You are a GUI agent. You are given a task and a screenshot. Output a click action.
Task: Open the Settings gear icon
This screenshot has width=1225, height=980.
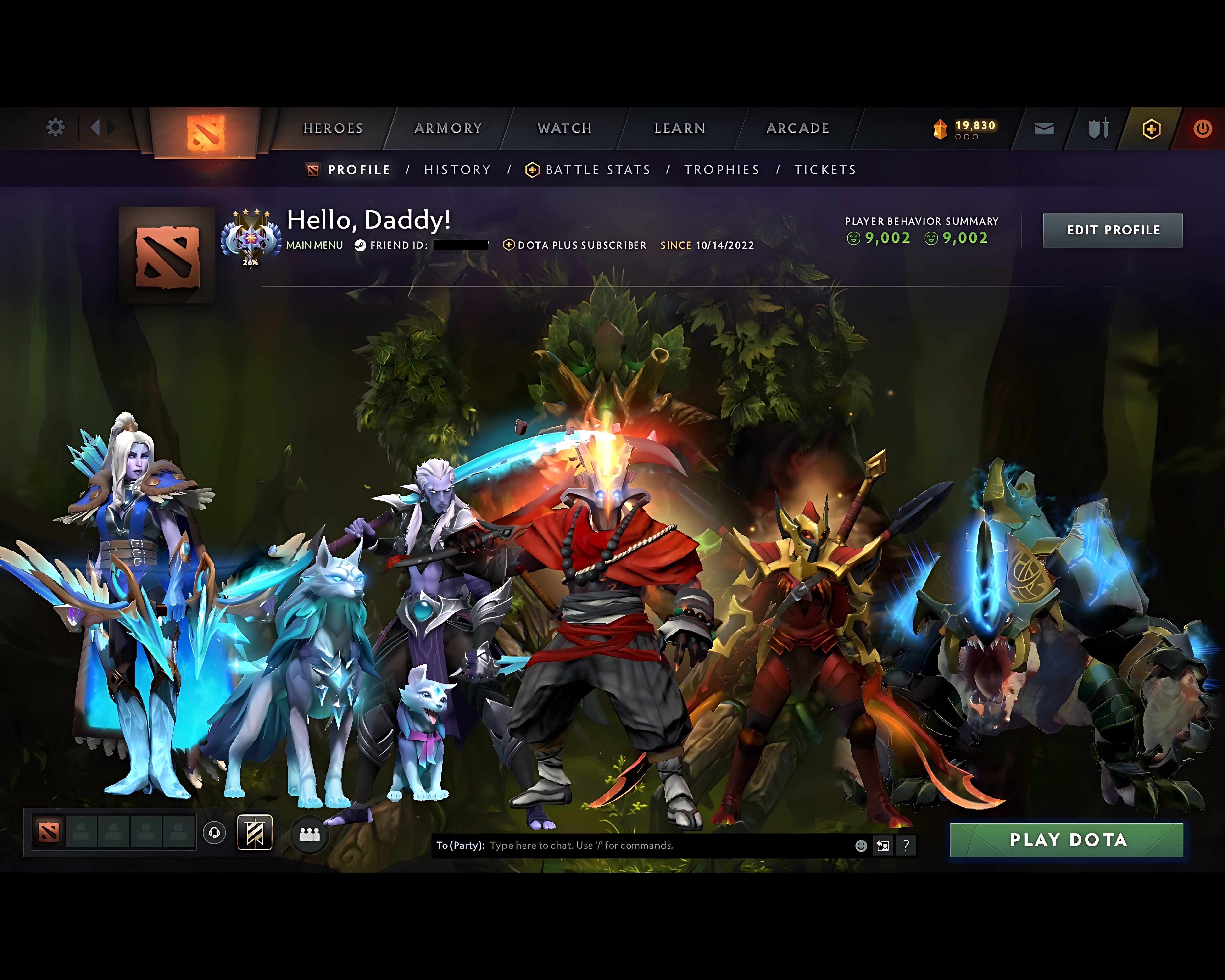55,128
